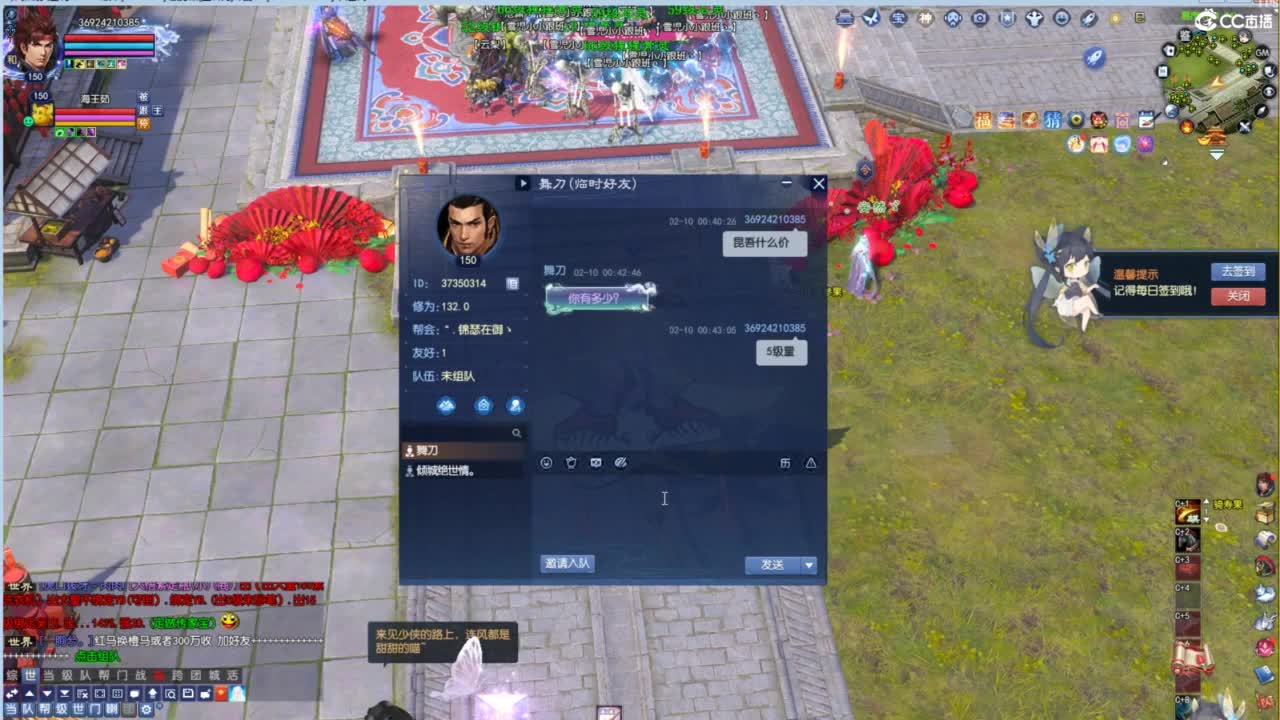Click the GM icon beside the minimap
The height and width of the screenshot is (720, 1280).
click(x=1261, y=53)
